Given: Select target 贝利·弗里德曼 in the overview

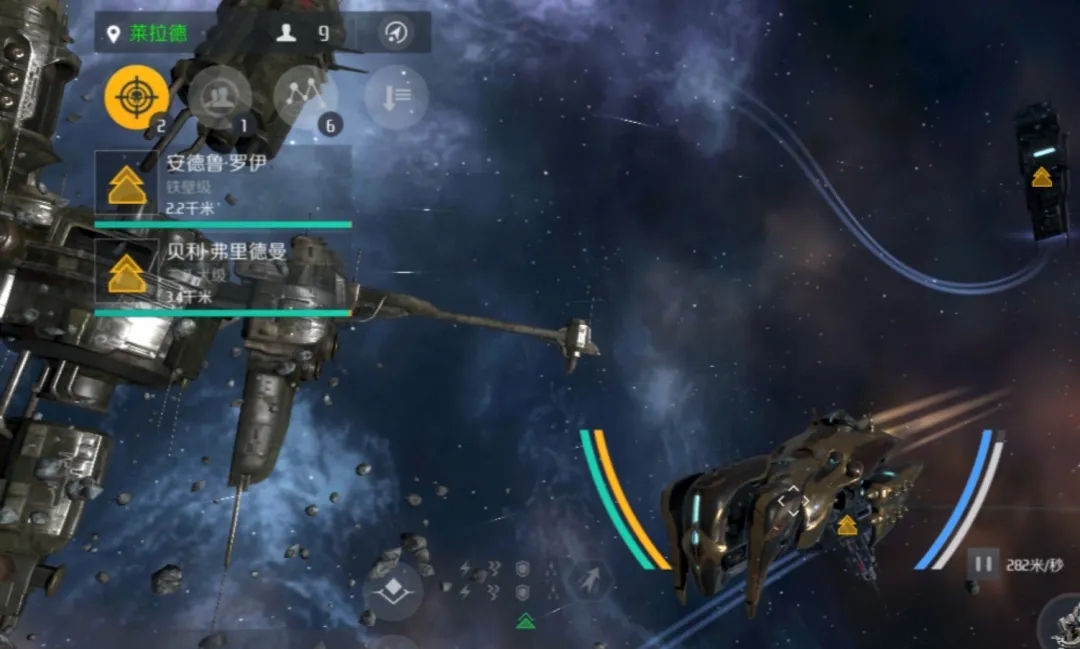Looking at the screenshot, I should tap(223, 270).
